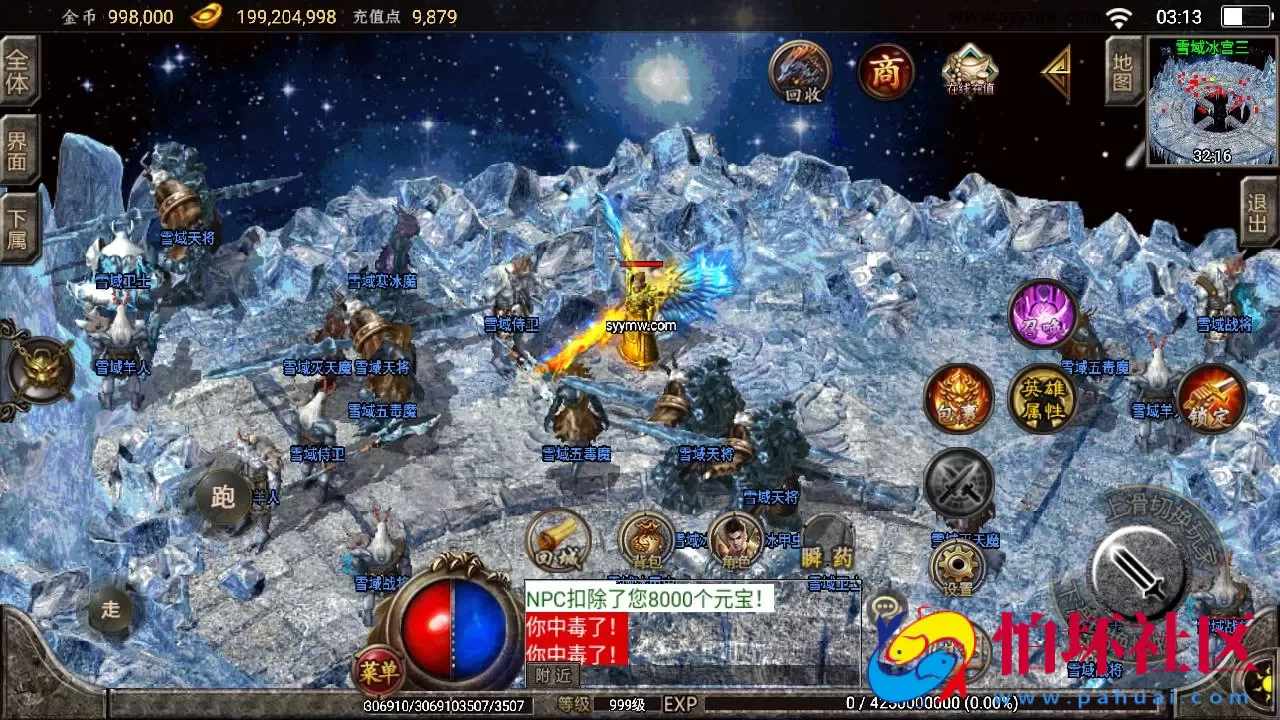Toggle the crossed-swords attack mode

[958, 480]
